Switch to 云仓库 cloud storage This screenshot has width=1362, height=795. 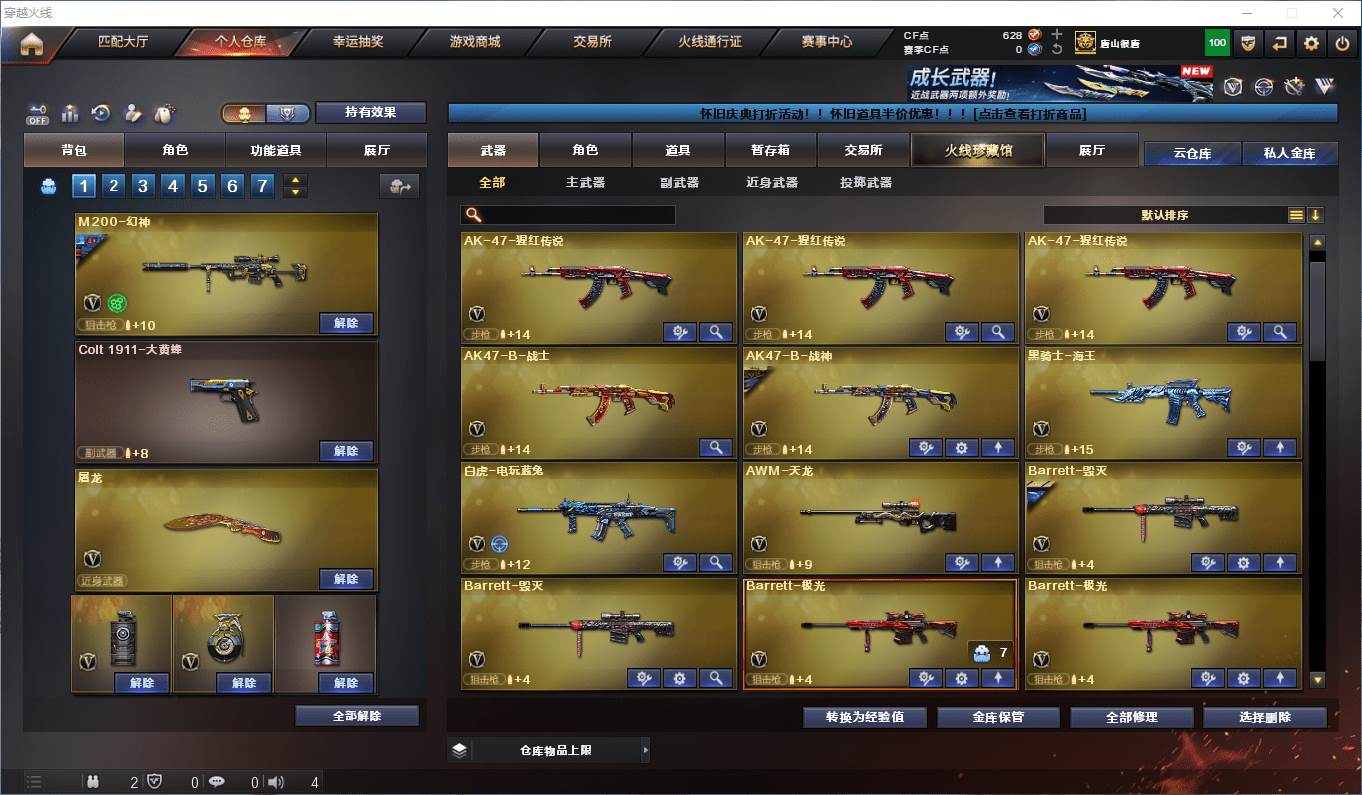pos(1192,154)
